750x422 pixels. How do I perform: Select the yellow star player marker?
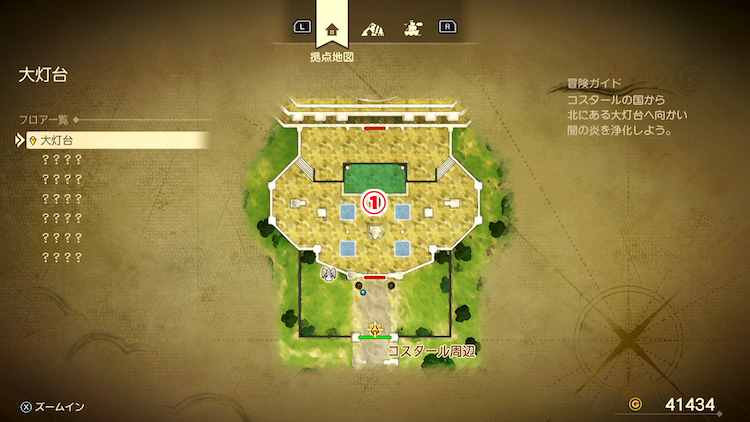click(x=375, y=328)
